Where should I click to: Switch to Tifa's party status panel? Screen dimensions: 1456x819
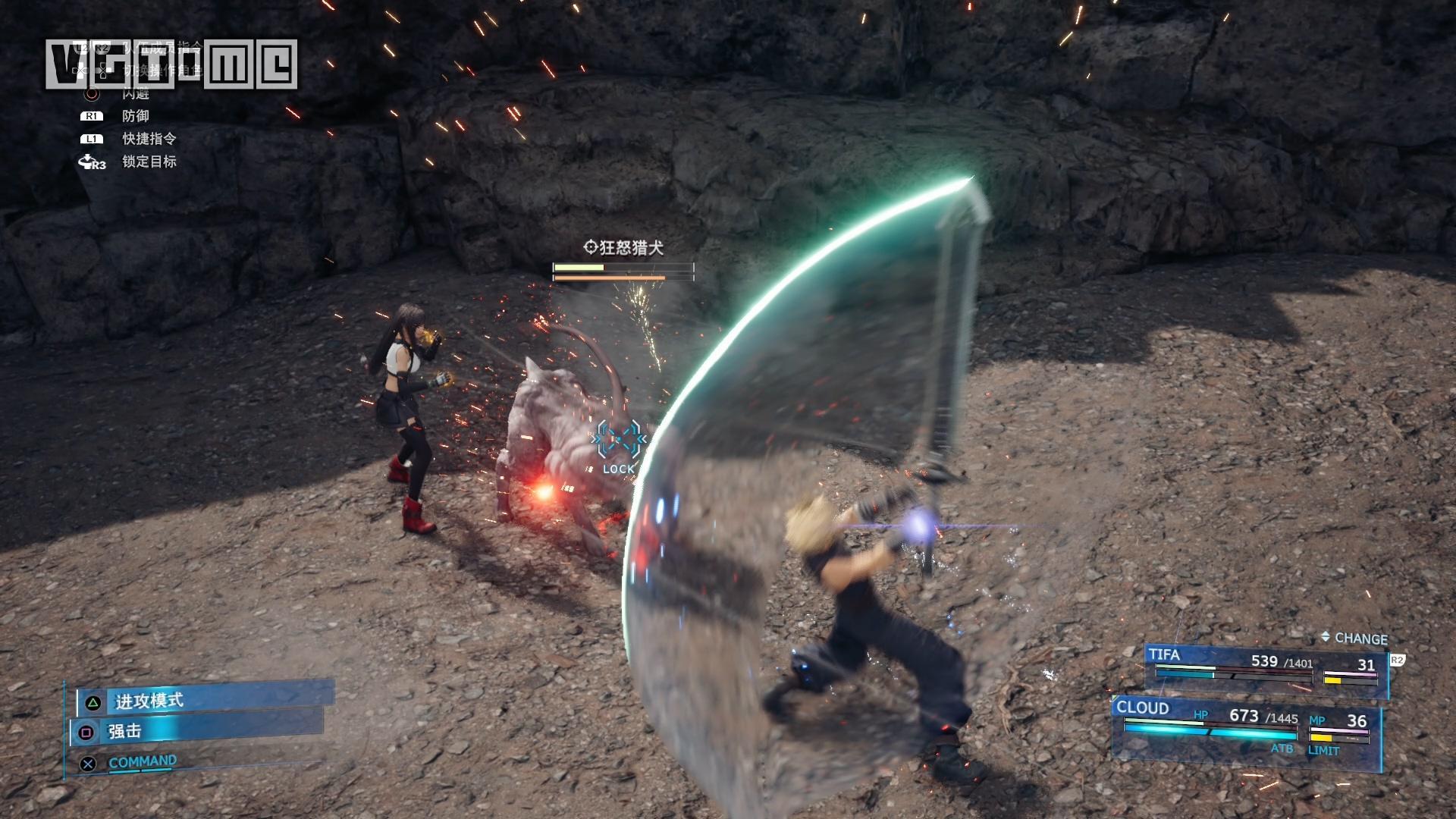pyautogui.click(x=1265, y=667)
